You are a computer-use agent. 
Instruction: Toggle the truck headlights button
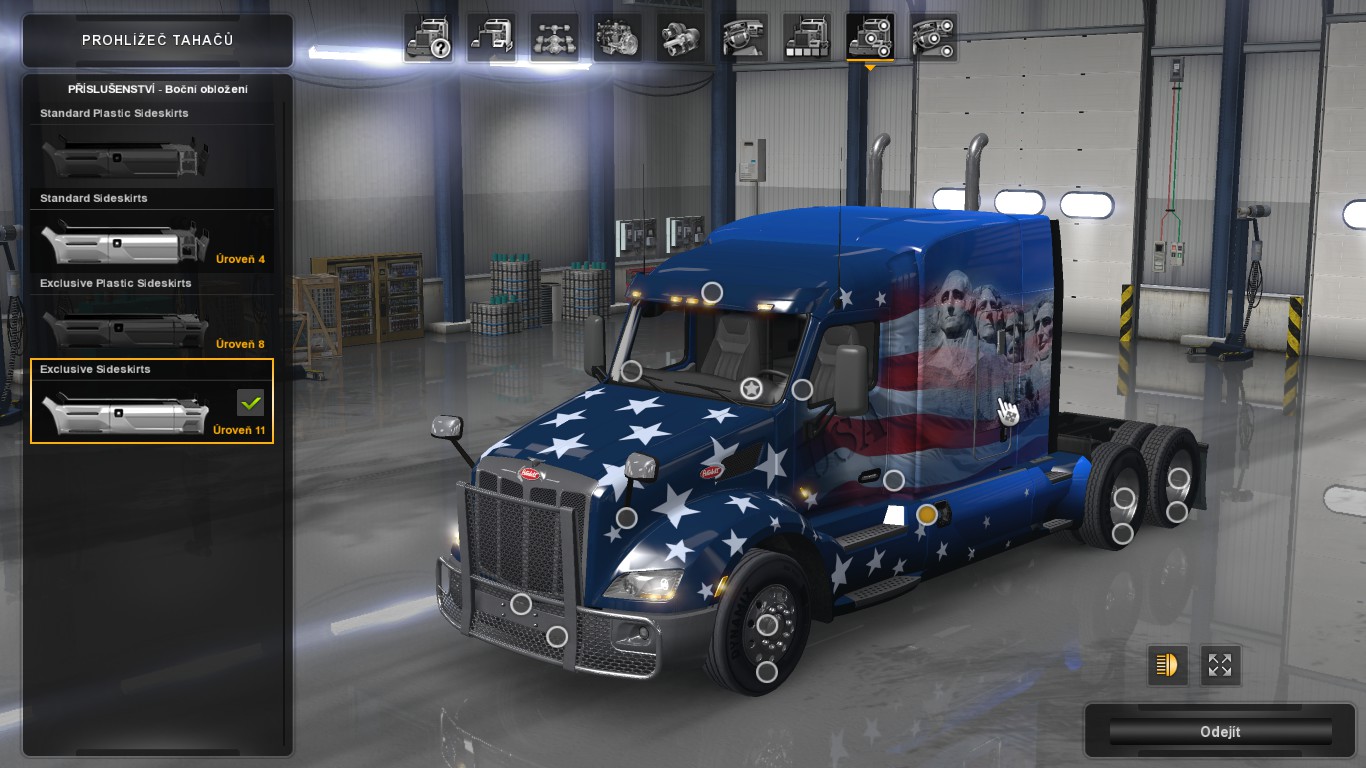point(1167,665)
